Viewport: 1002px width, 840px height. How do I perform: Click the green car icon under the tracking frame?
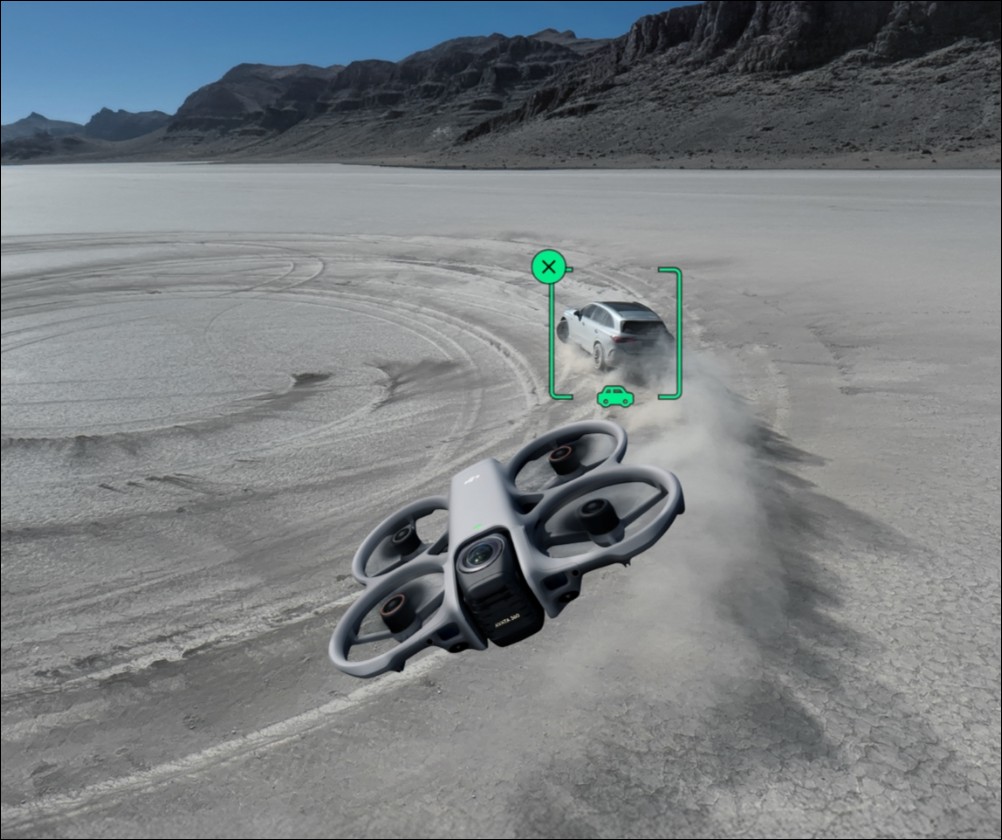coord(615,397)
